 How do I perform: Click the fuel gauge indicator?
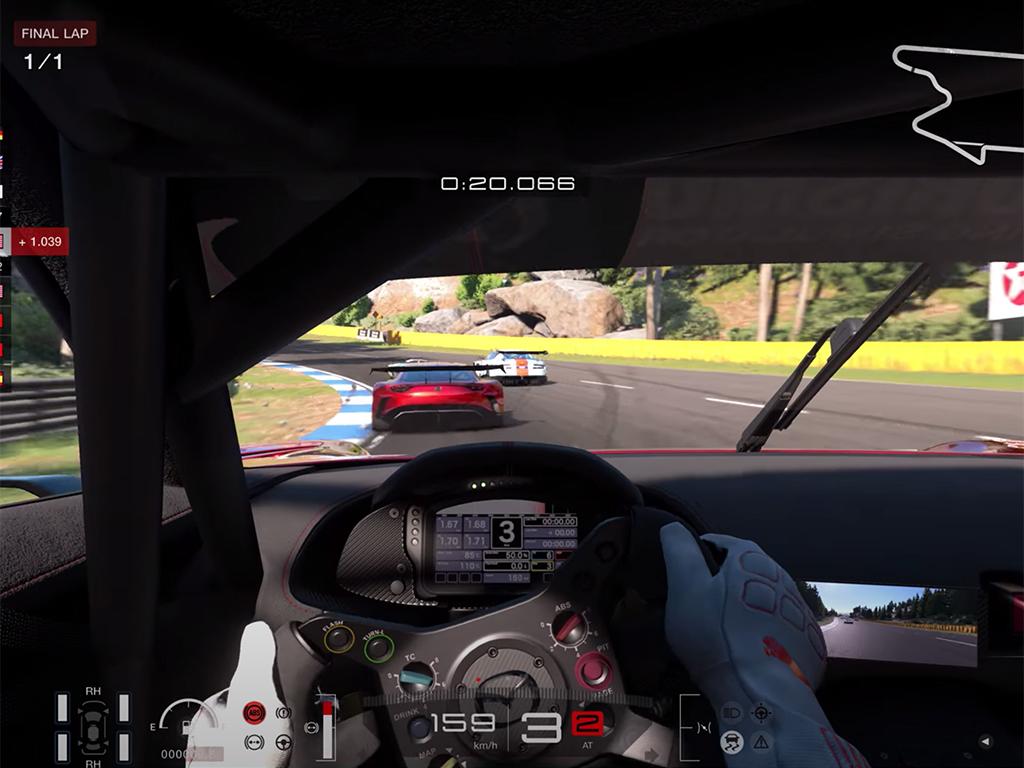pos(188,720)
